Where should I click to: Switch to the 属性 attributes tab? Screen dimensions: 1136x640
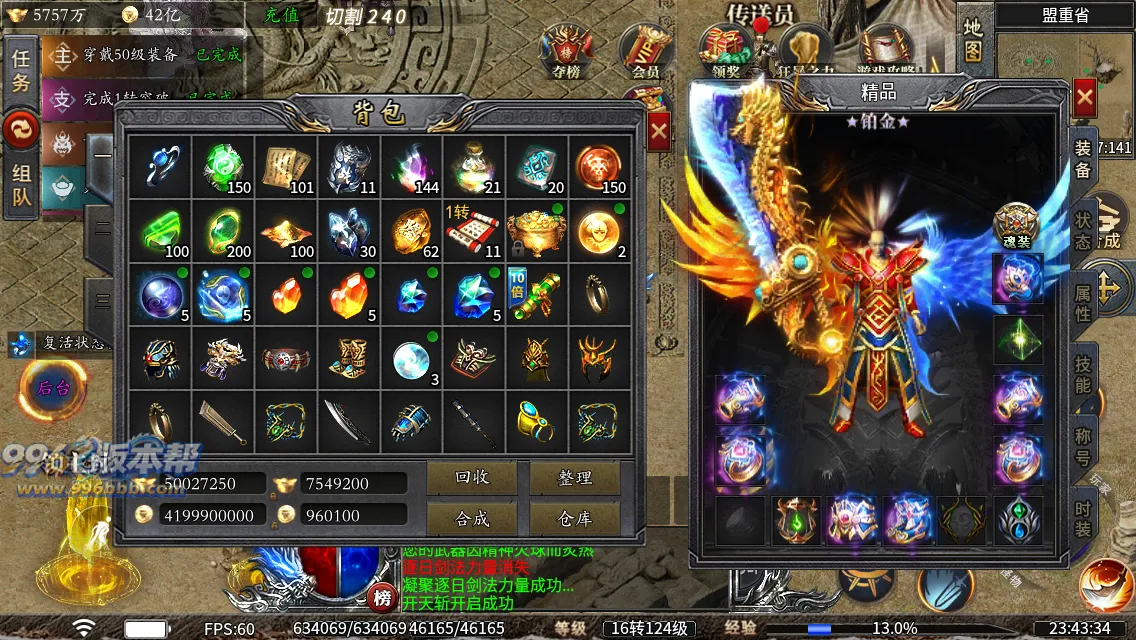tap(1083, 301)
